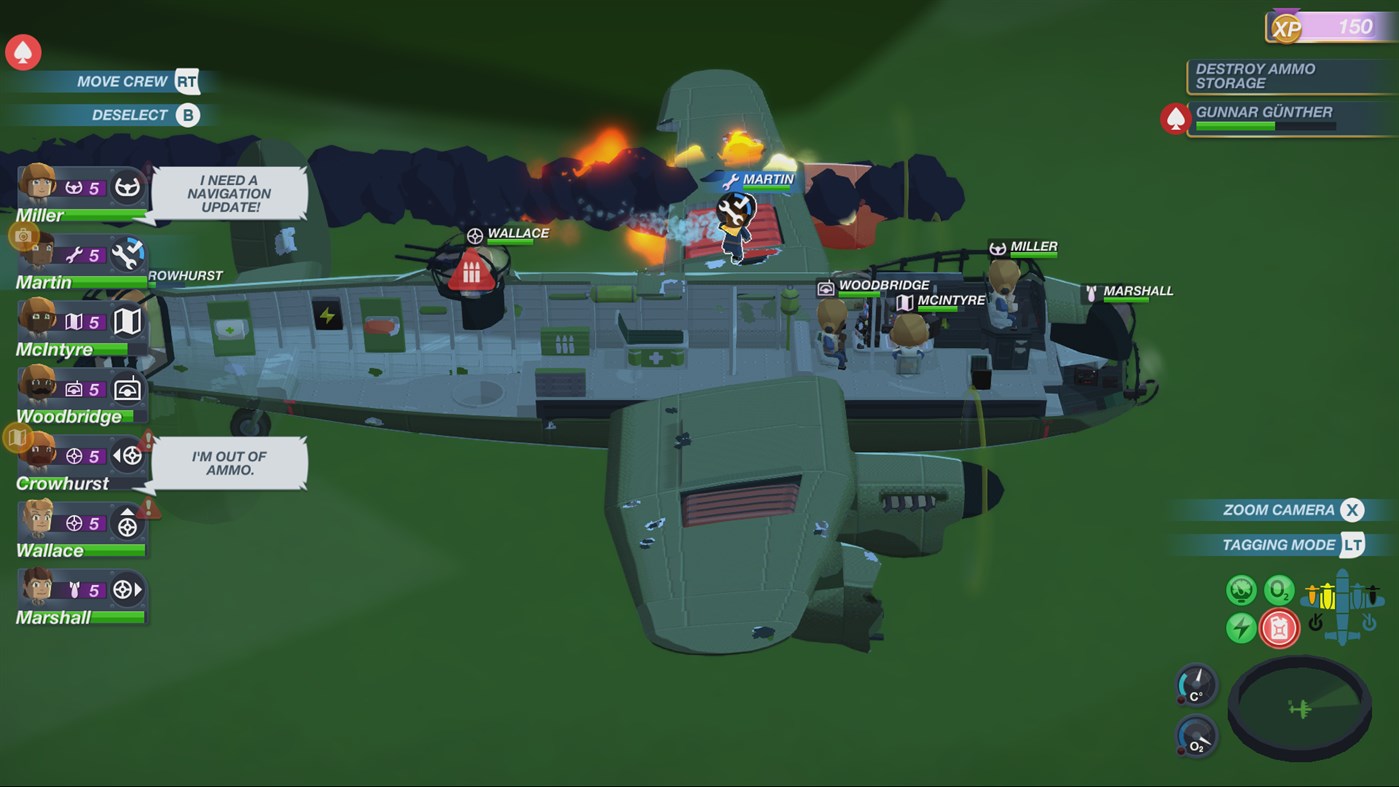Click the green hydraulics gauge icon
Viewport: 1399px width, 787px height.
click(1240, 589)
